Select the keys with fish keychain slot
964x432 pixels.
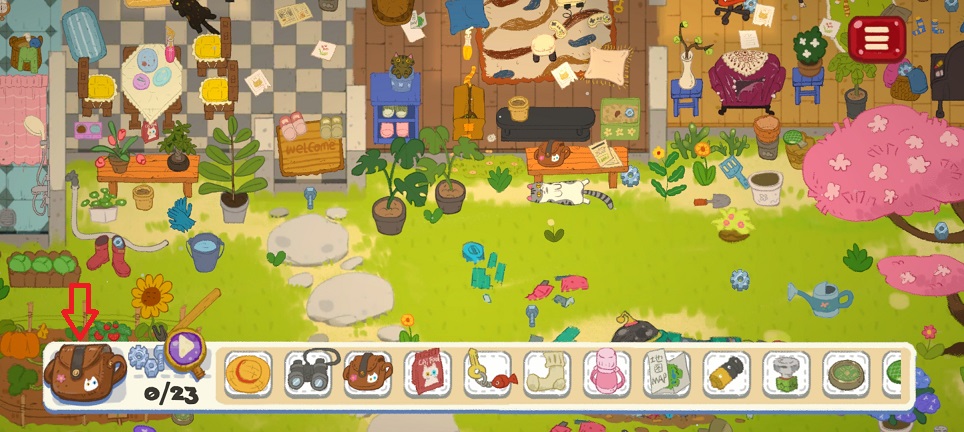click(x=487, y=374)
